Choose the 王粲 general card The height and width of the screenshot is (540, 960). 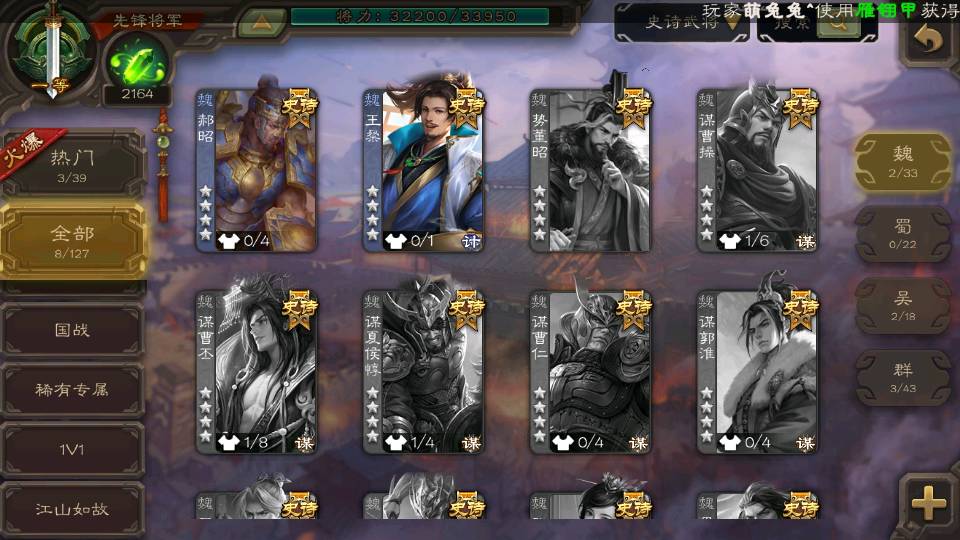[424, 170]
